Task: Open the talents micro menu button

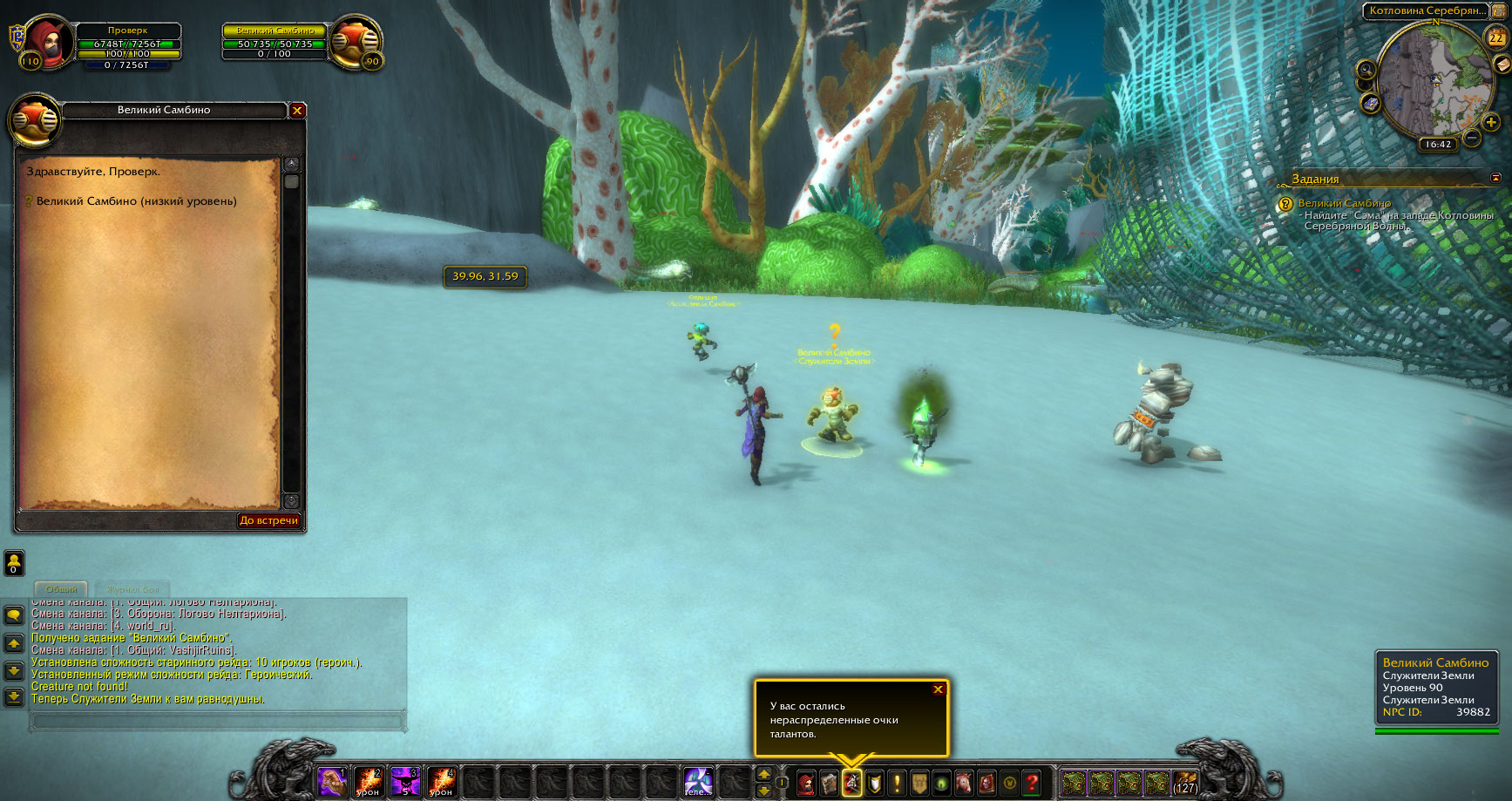Action: [851, 783]
